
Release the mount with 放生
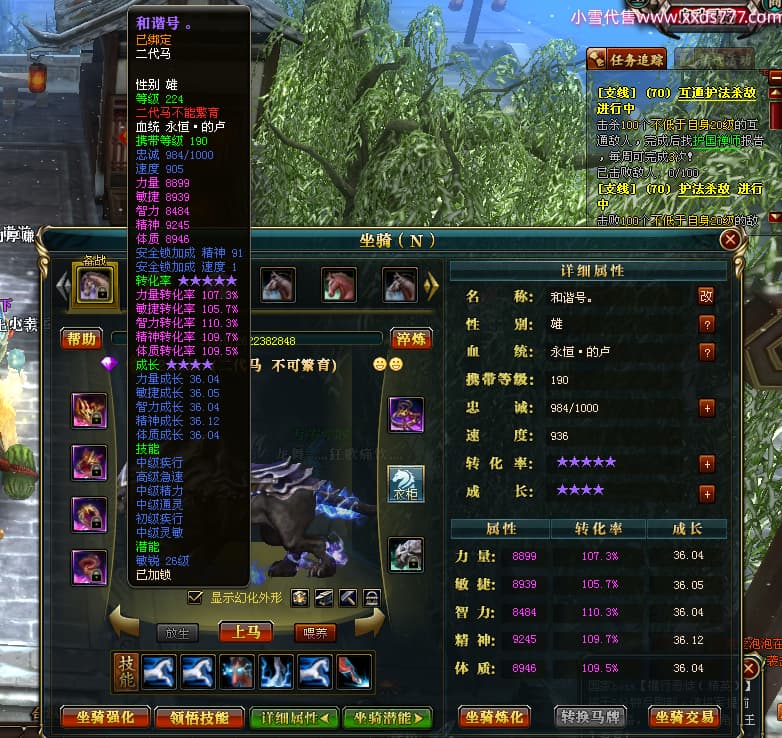177,633
